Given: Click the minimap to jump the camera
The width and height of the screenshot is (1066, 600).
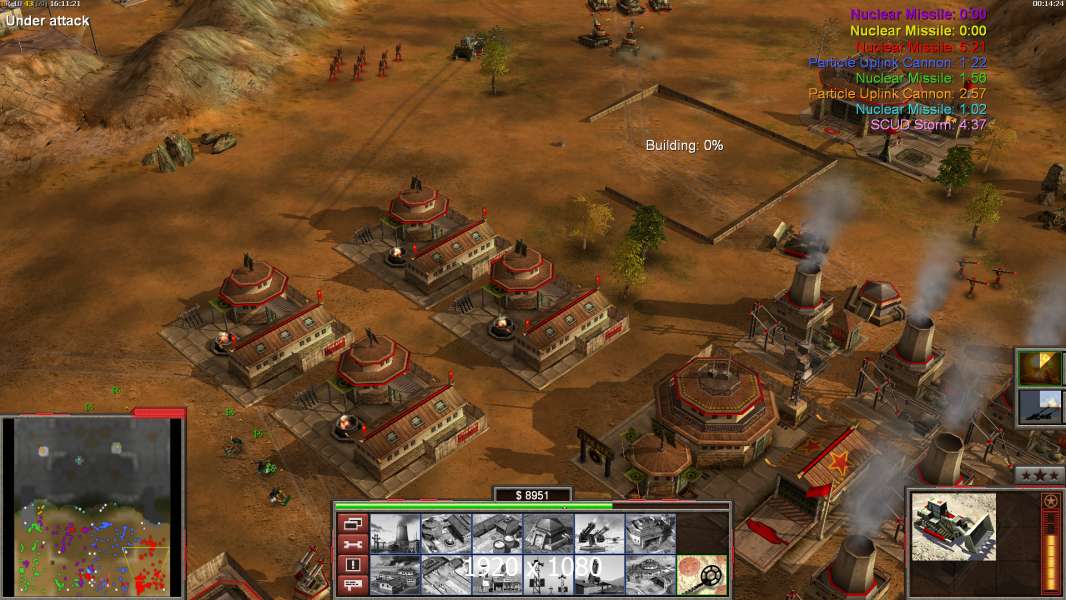Looking at the screenshot, I should (93, 506).
